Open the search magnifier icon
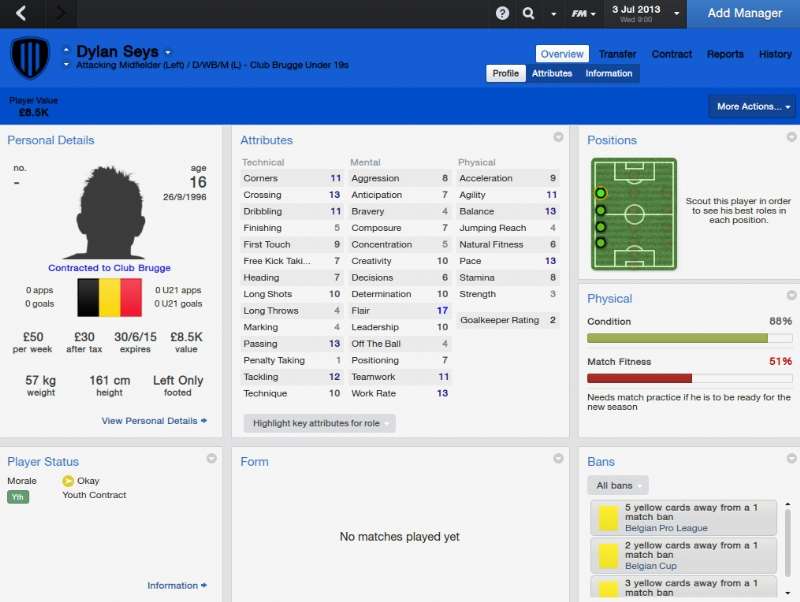800x602 pixels. tap(529, 13)
